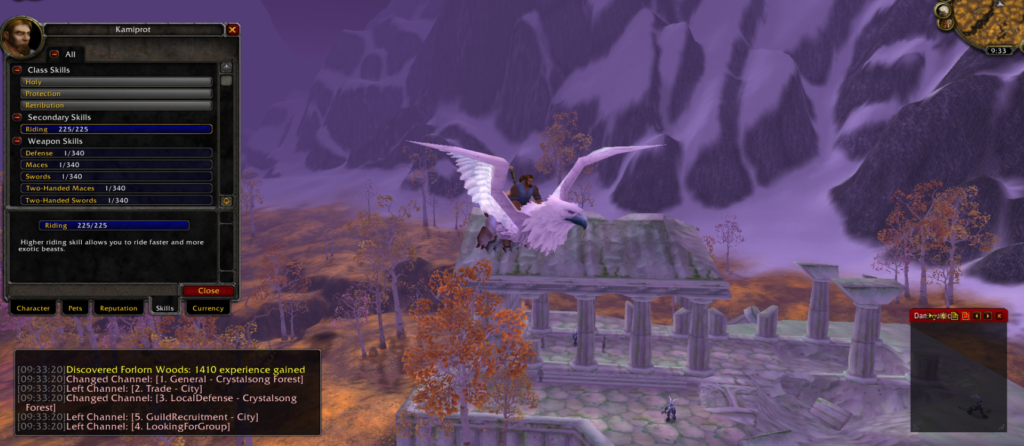The width and height of the screenshot is (1024, 446).
Task: Open the Pets tab
Action: point(74,308)
